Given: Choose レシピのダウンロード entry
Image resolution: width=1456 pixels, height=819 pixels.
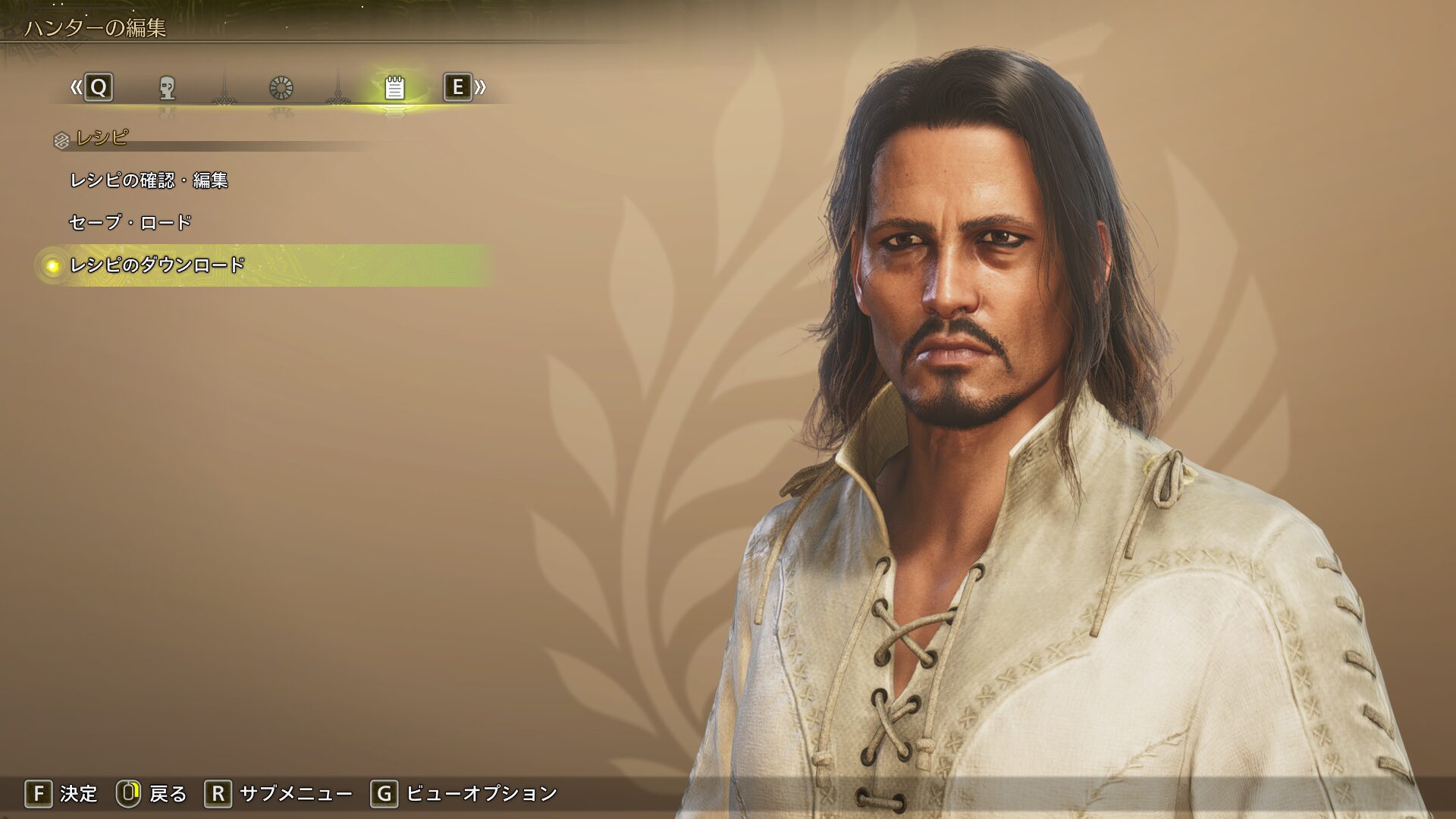Looking at the screenshot, I should (x=158, y=265).
